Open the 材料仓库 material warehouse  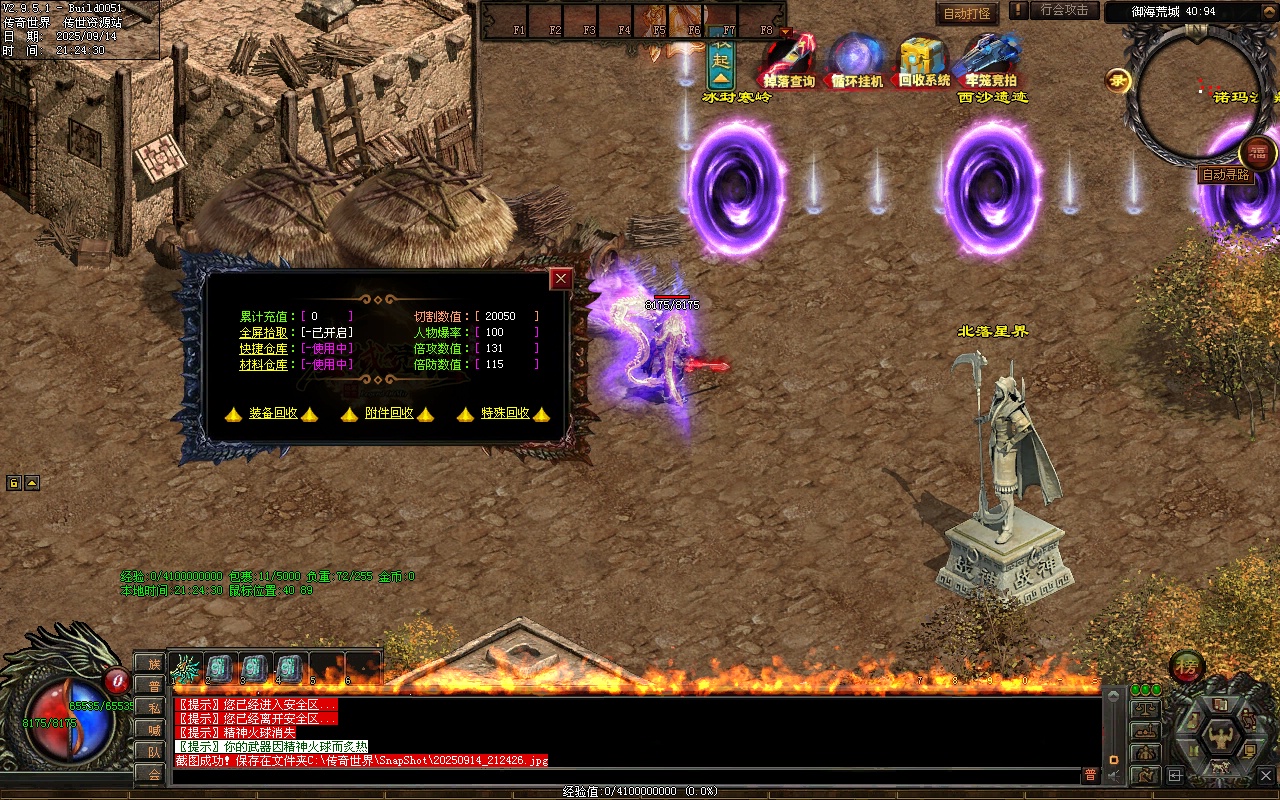(264, 364)
